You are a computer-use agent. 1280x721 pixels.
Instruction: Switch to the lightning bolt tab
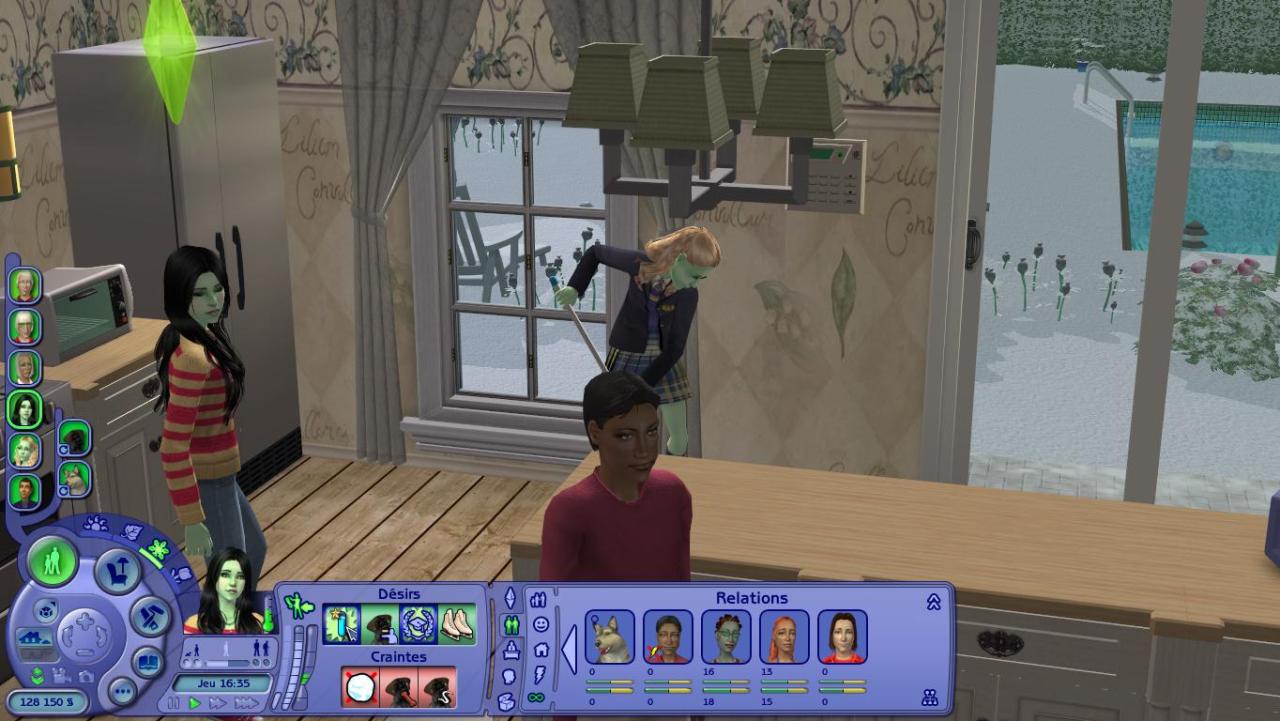coord(540,673)
